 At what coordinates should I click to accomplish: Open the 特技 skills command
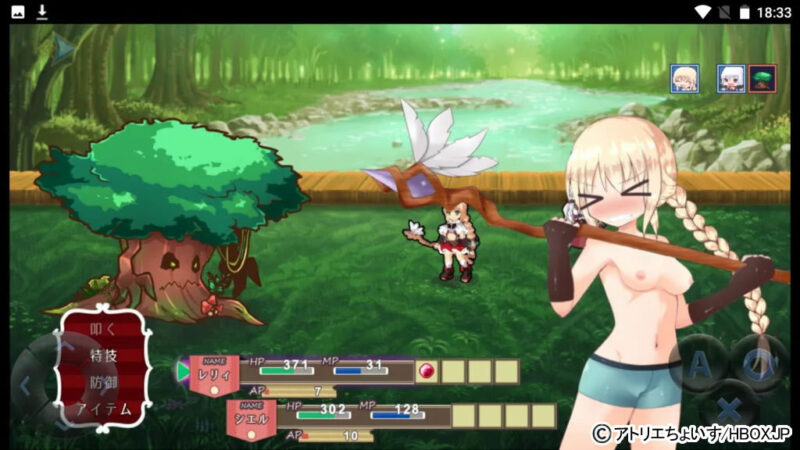104,355
